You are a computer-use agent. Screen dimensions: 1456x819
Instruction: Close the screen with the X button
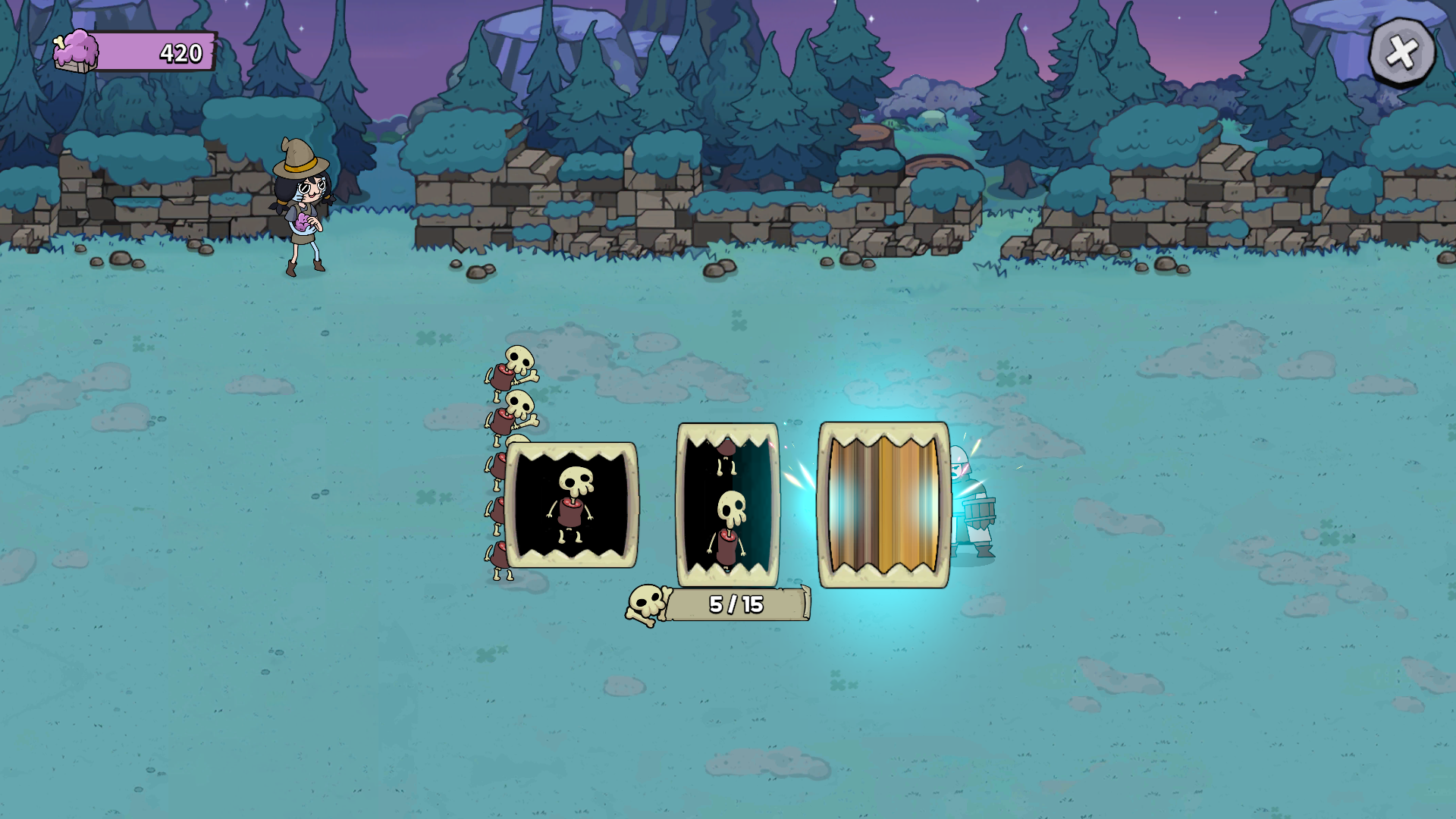click(1401, 52)
